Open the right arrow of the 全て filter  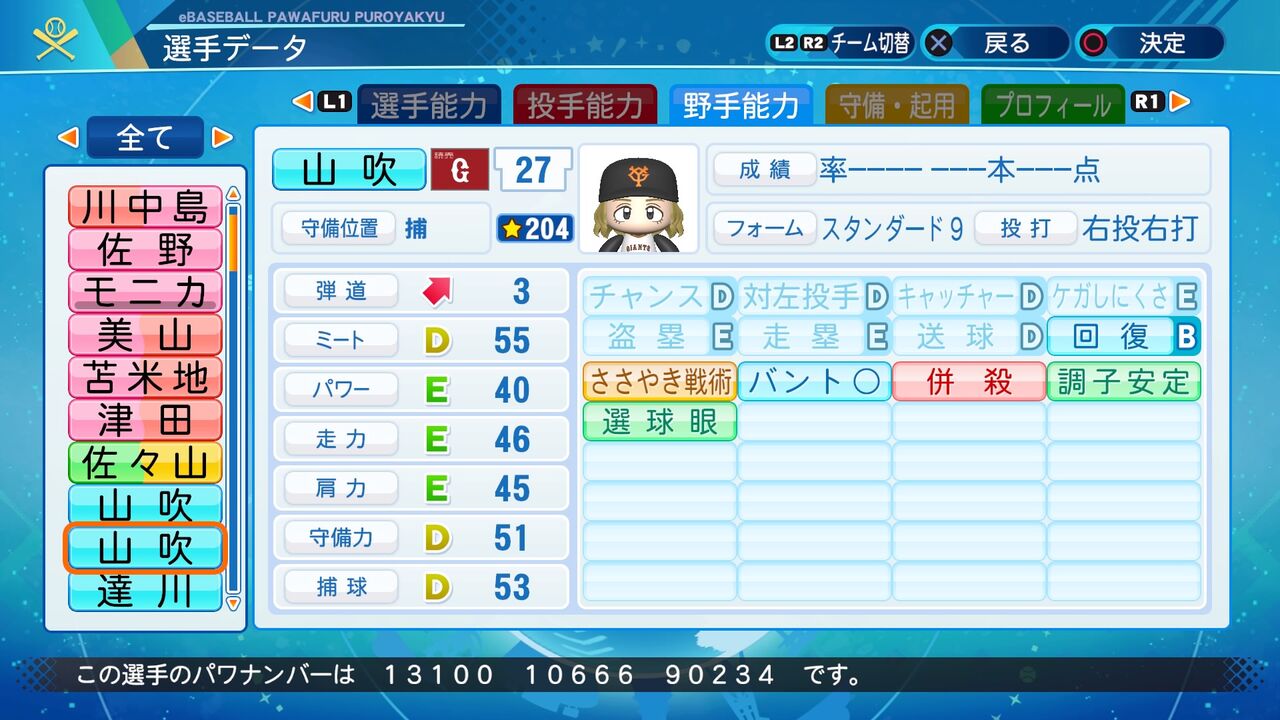point(221,136)
